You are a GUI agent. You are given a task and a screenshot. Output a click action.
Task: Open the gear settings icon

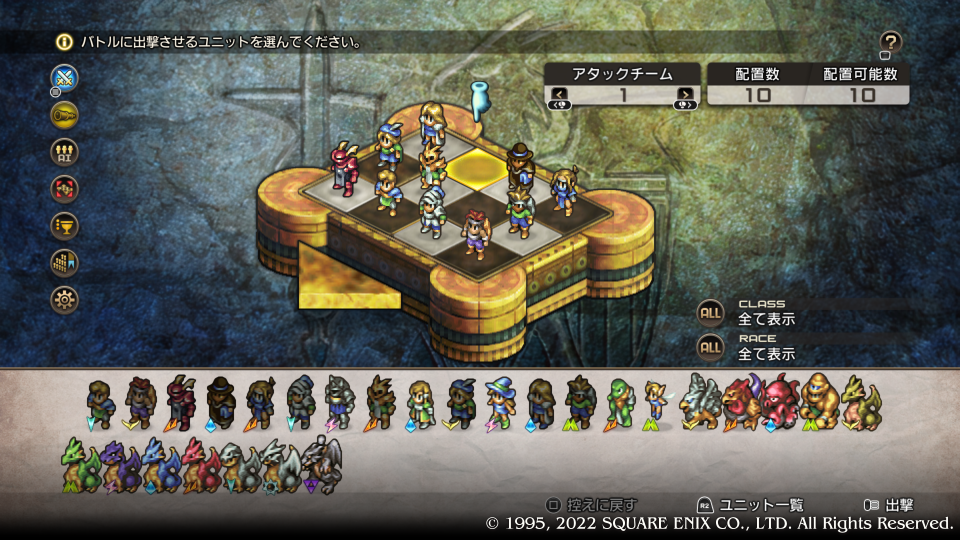65,299
